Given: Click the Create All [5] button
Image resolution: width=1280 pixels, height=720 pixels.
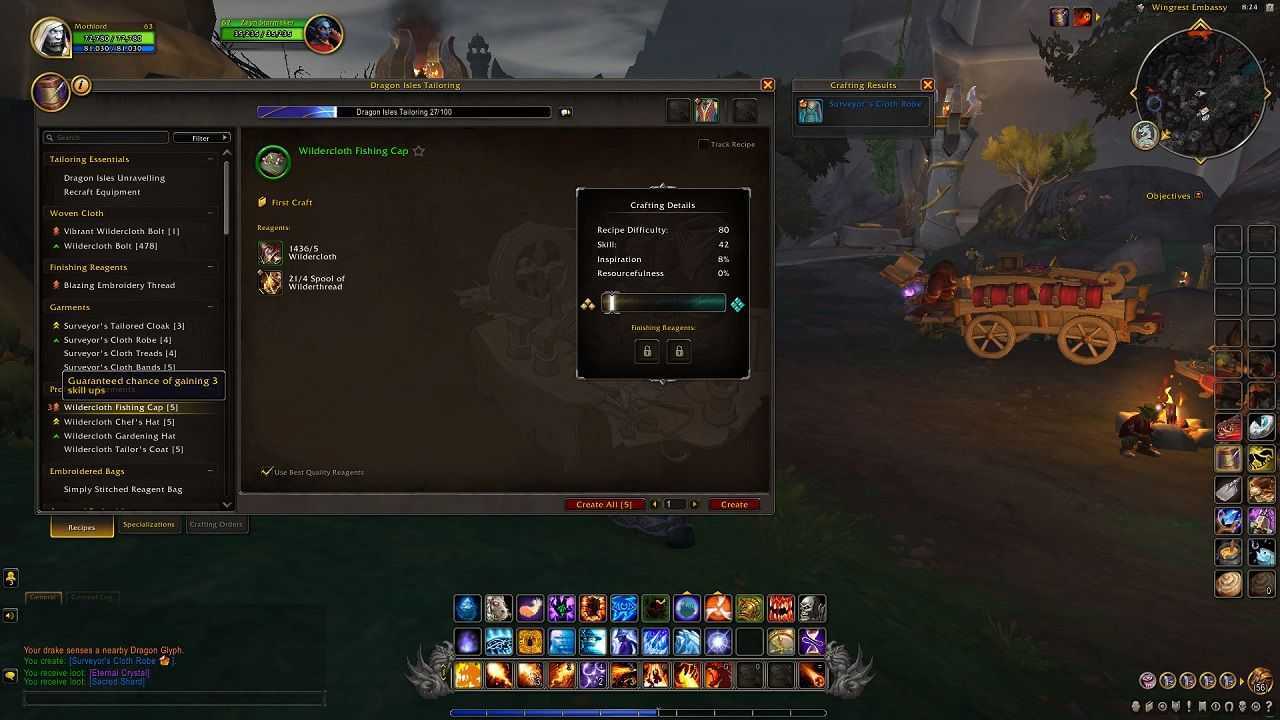Looking at the screenshot, I should tap(603, 504).
